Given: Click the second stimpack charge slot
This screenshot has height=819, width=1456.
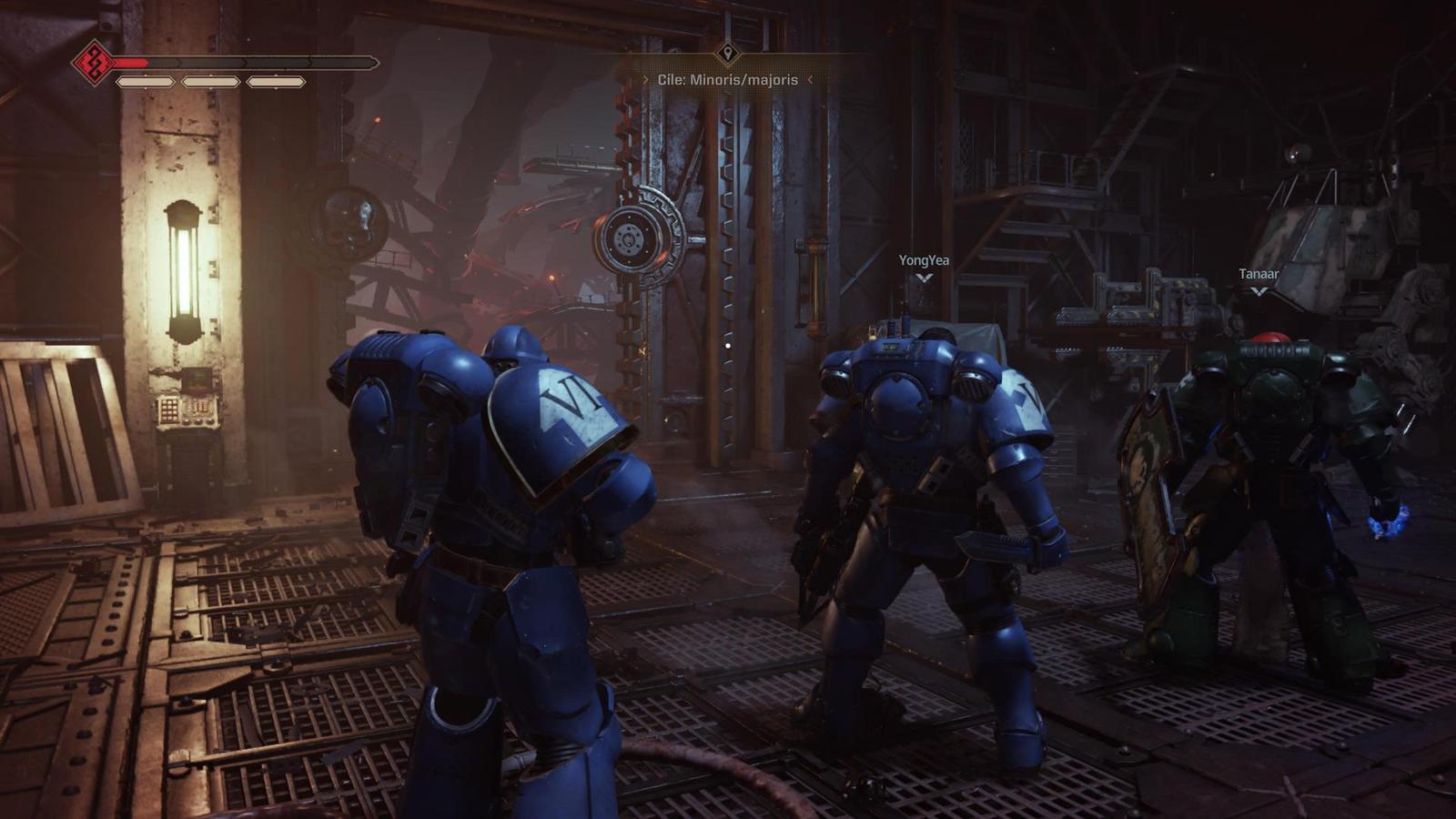Looking at the screenshot, I should coord(210,81).
